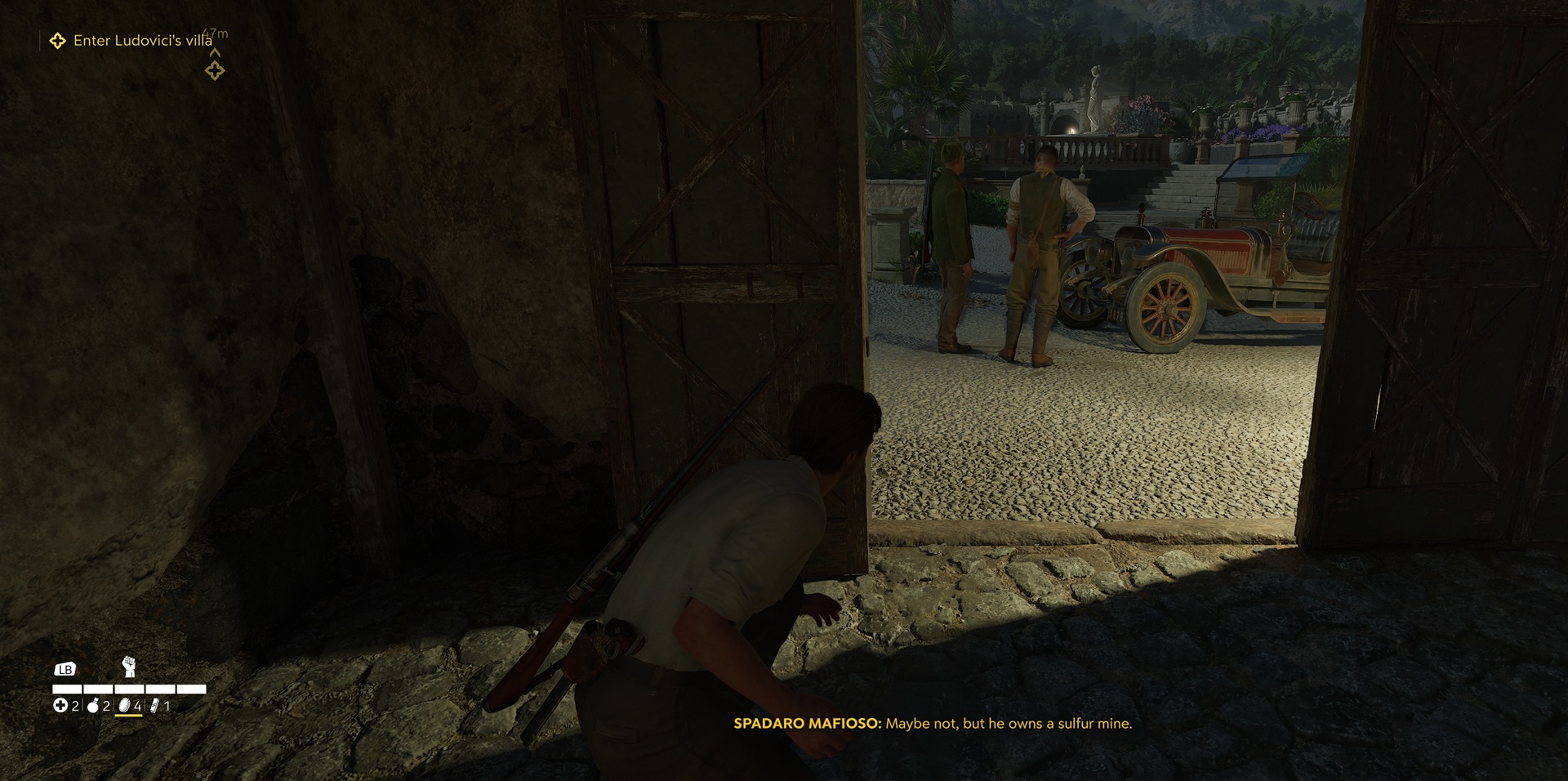This screenshot has width=1568, height=781.
Task: Choose the round bomb throwable item
Action: click(x=93, y=706)
